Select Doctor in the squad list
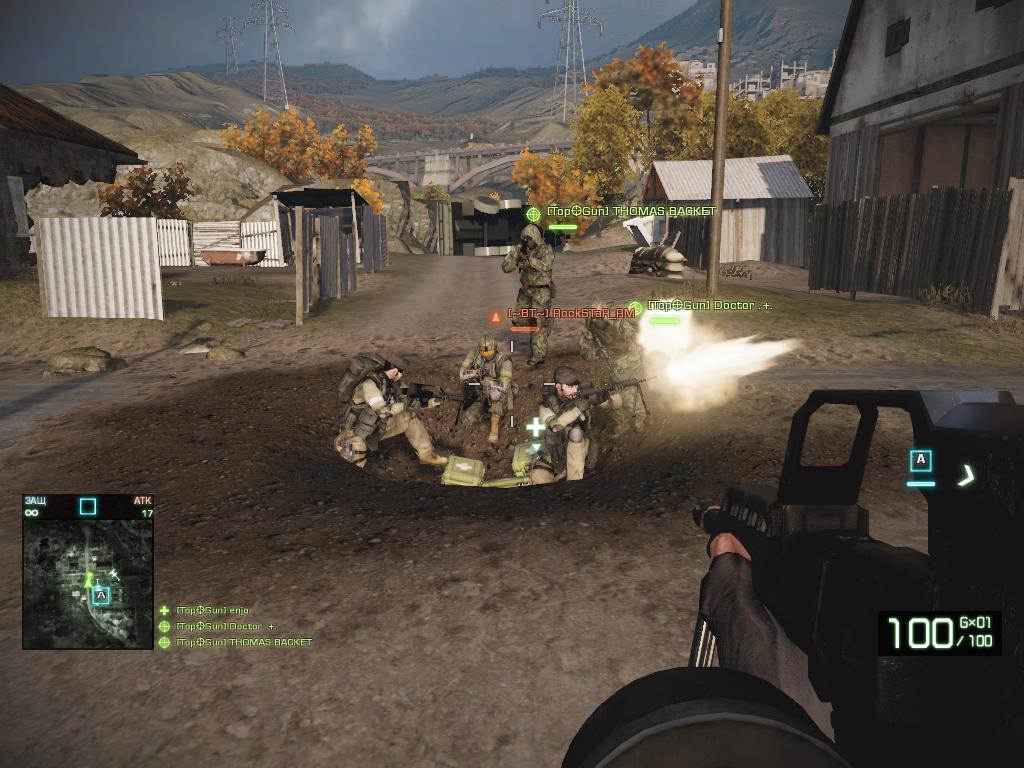 coord(225,626)
